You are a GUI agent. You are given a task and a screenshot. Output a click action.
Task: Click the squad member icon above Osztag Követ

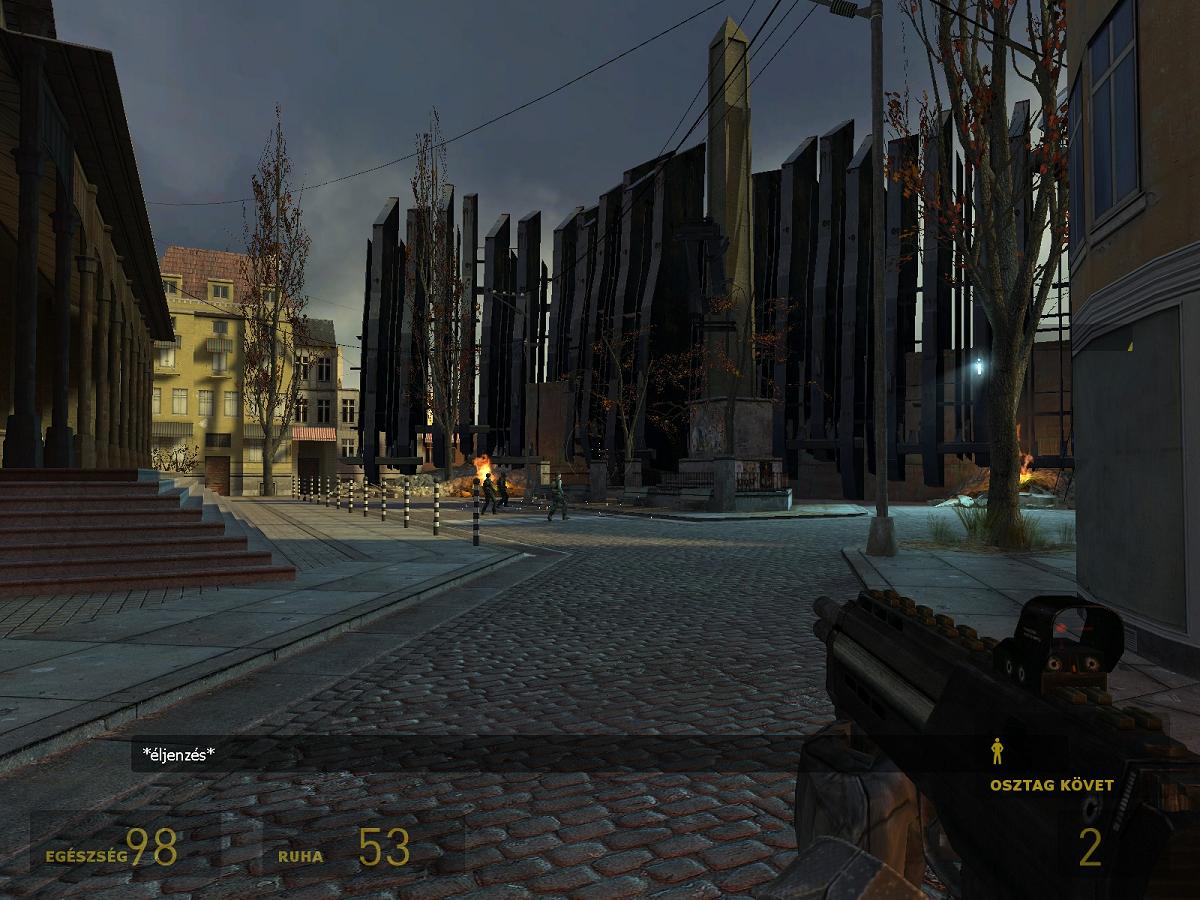click(997, 751)
